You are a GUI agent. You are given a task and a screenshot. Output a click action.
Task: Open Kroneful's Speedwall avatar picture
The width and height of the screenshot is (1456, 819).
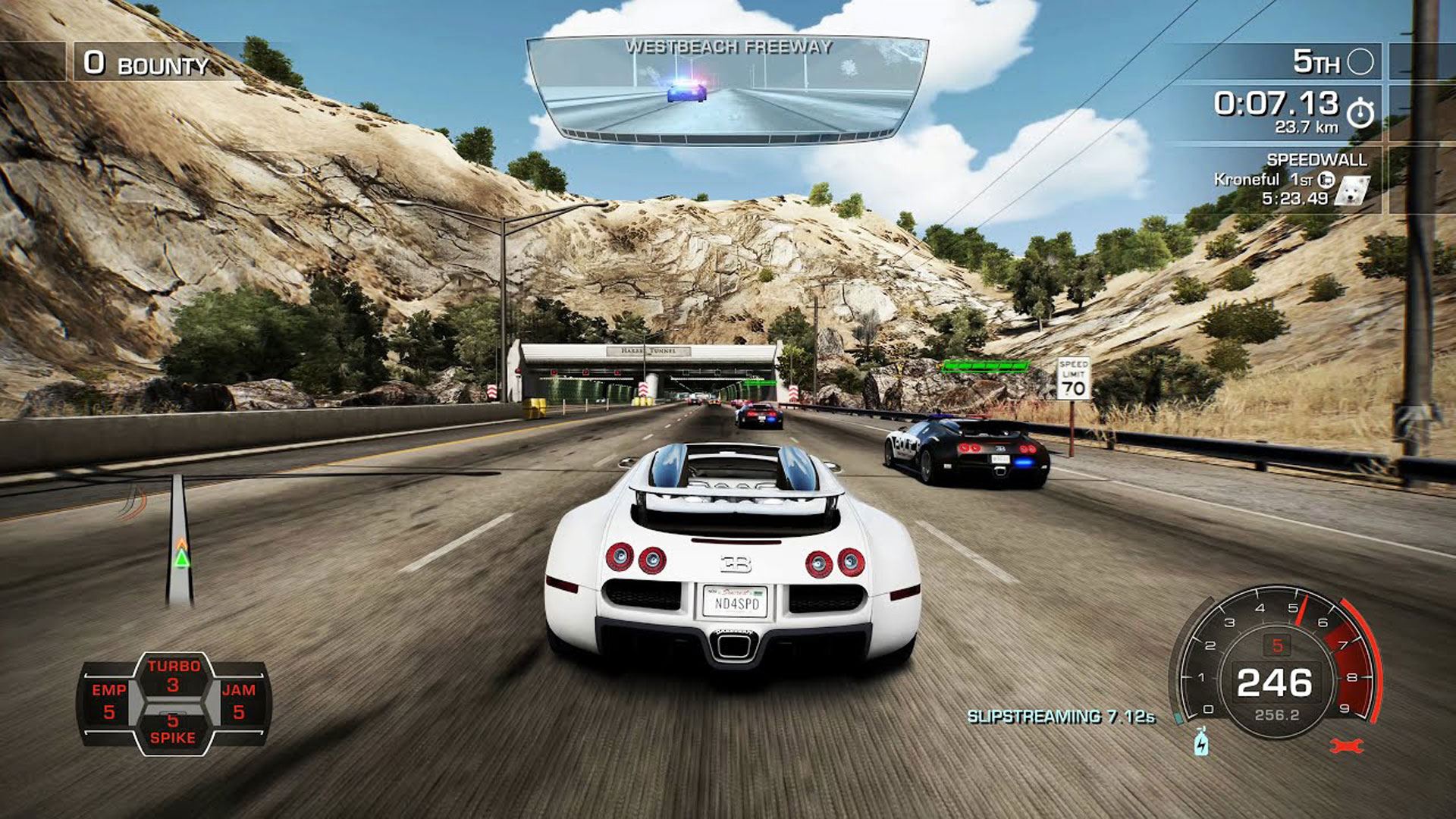coord(1352,190)
